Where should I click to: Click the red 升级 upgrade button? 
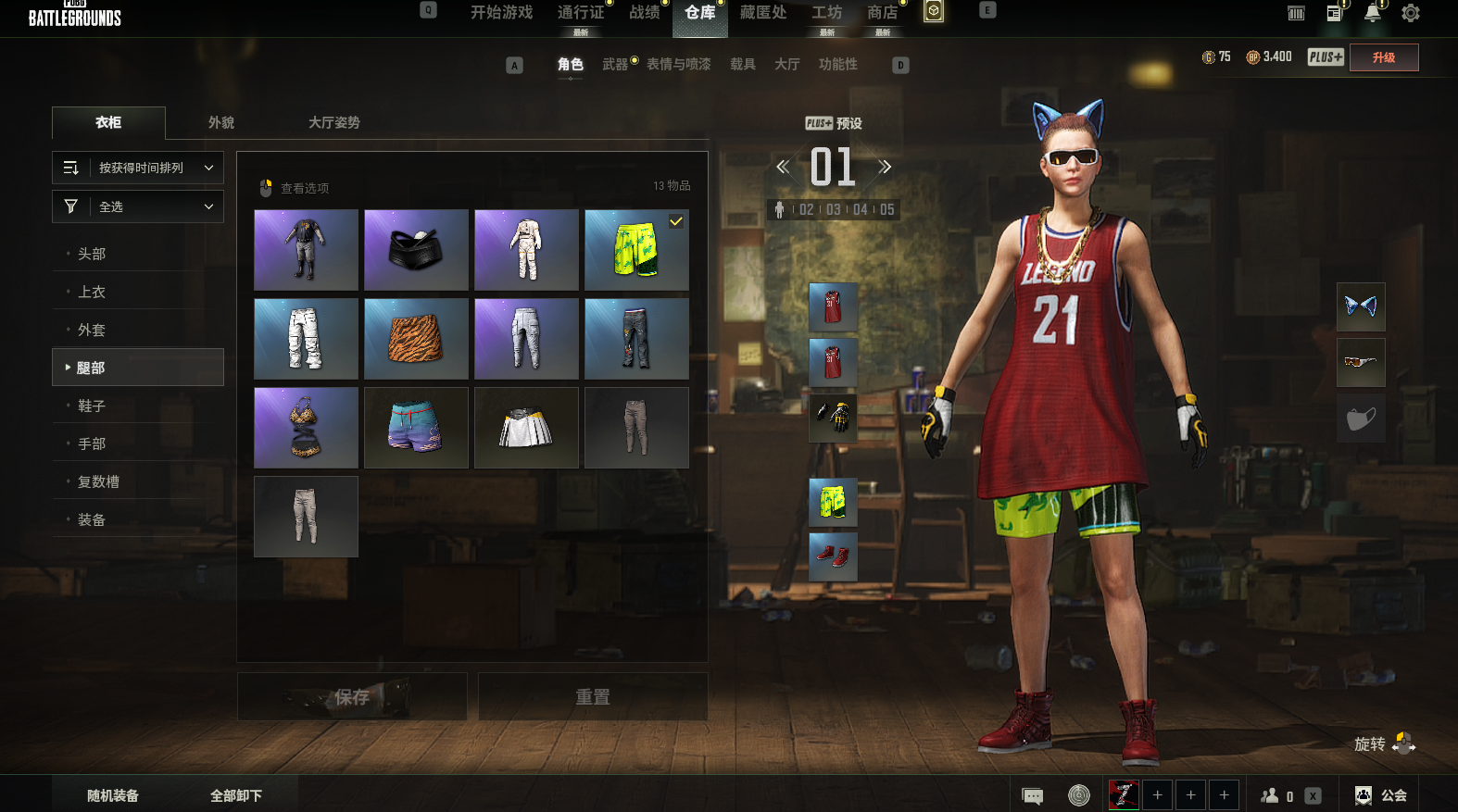click(x=1384, y=57)
